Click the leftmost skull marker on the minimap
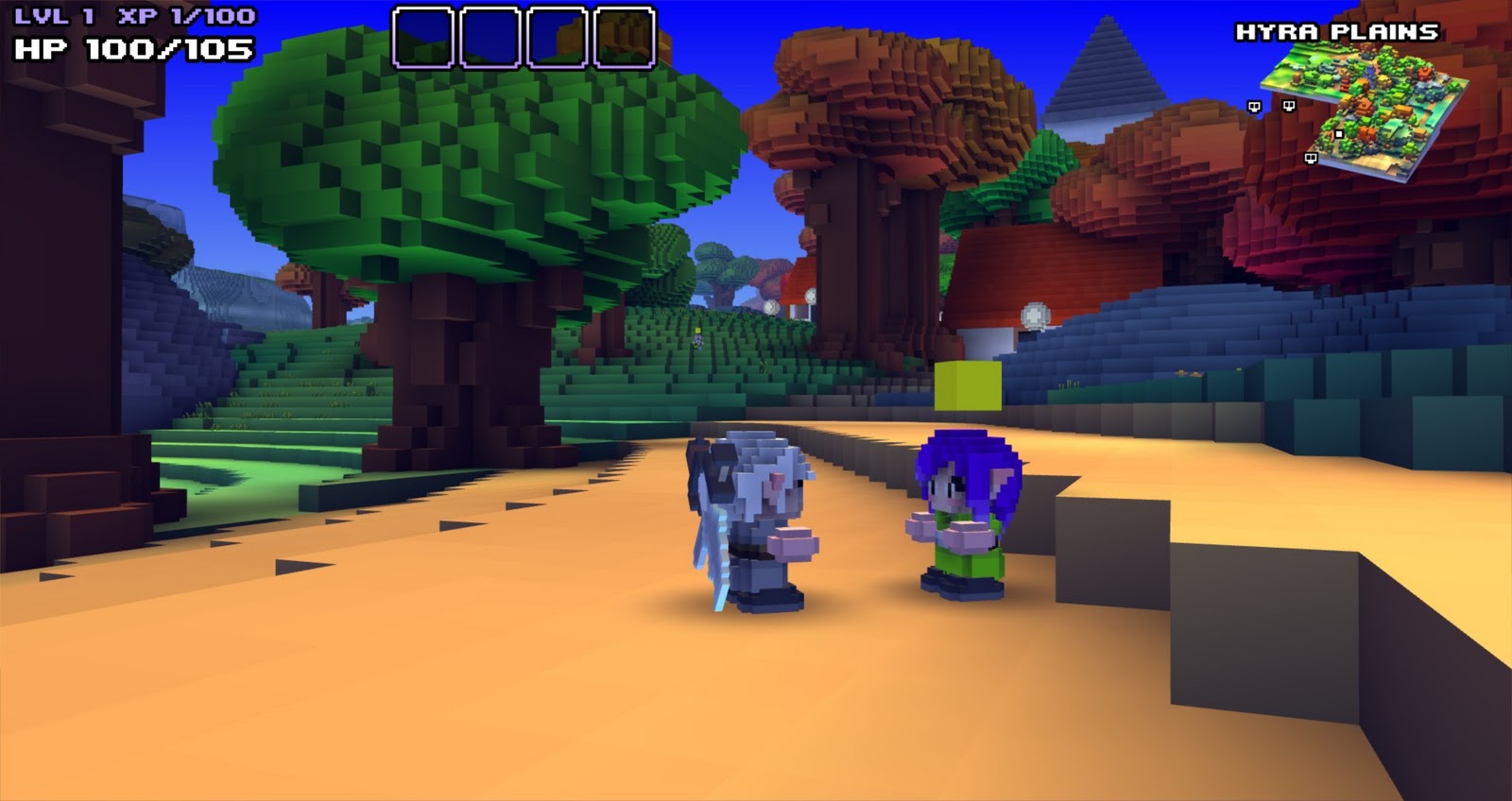The image size is (1512, 801). click(x=1254, y=107)
